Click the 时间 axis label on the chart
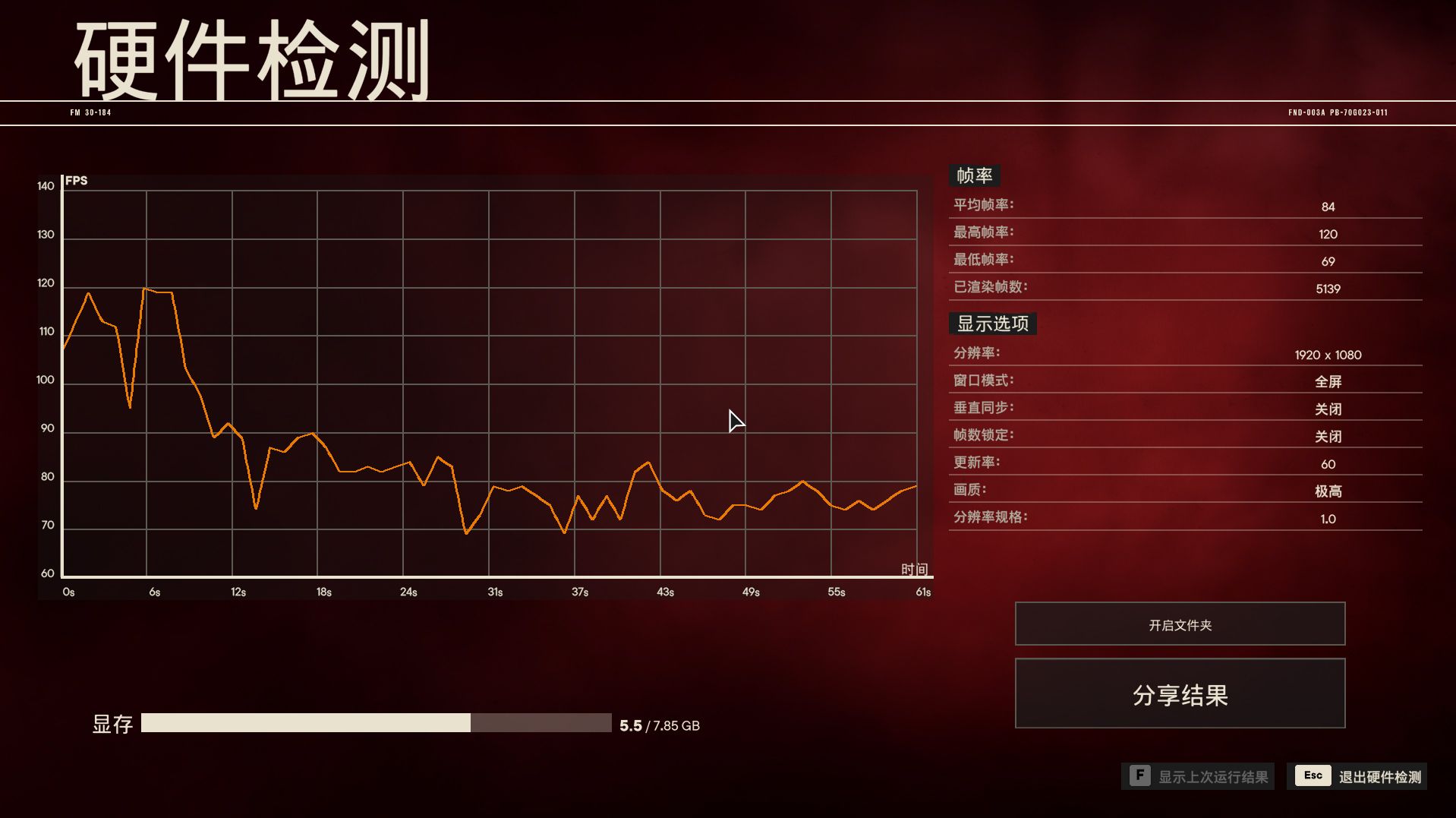 [x=916, y=567]
